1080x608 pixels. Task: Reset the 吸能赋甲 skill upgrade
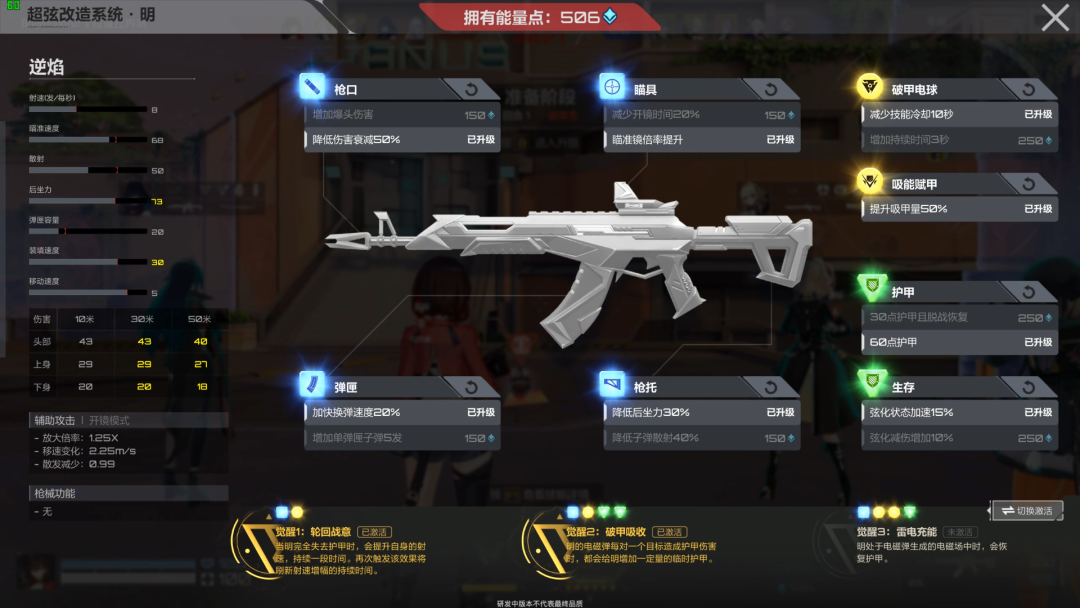(1029, 184)
